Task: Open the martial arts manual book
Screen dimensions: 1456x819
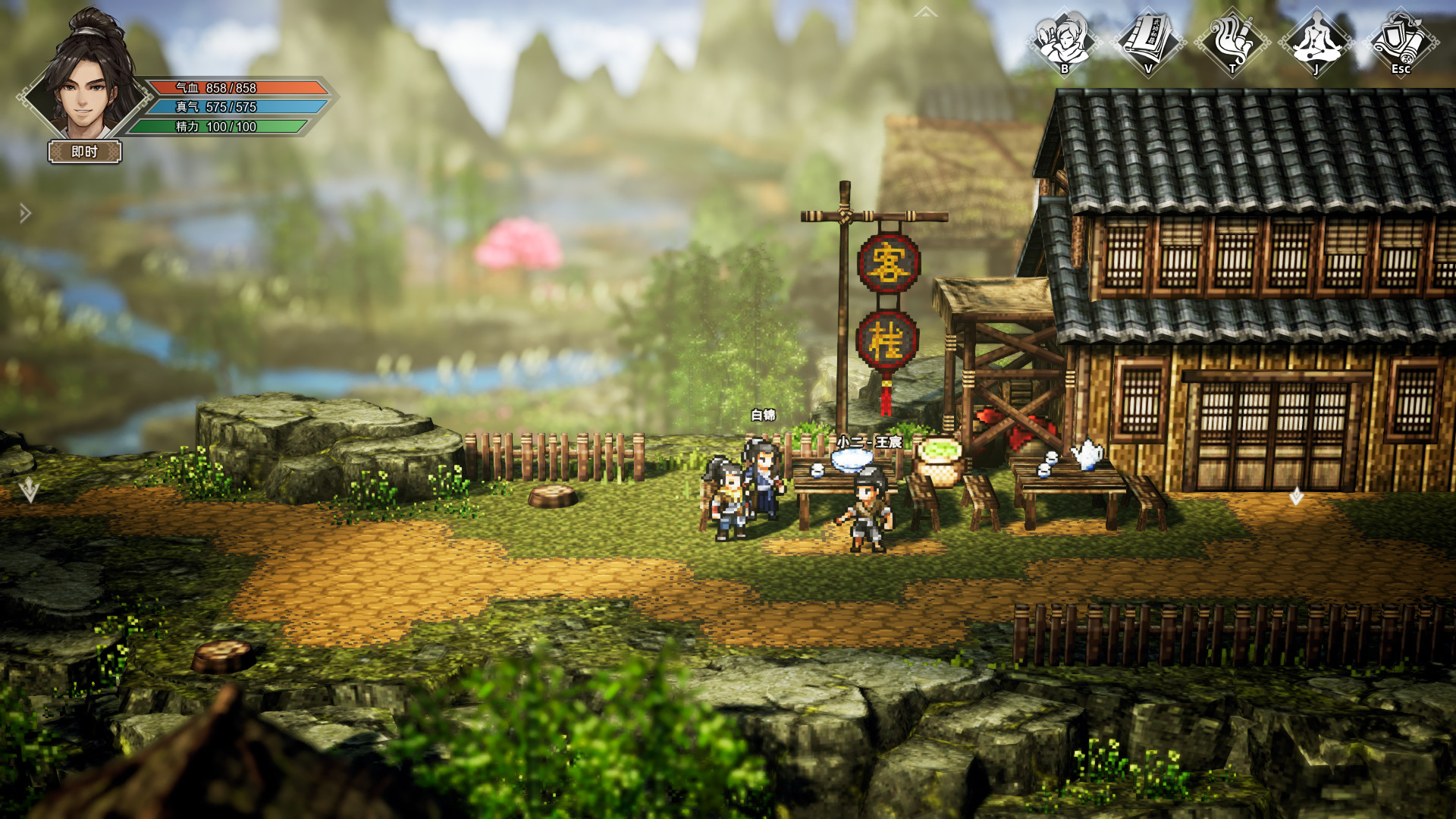Action: 1148,42
